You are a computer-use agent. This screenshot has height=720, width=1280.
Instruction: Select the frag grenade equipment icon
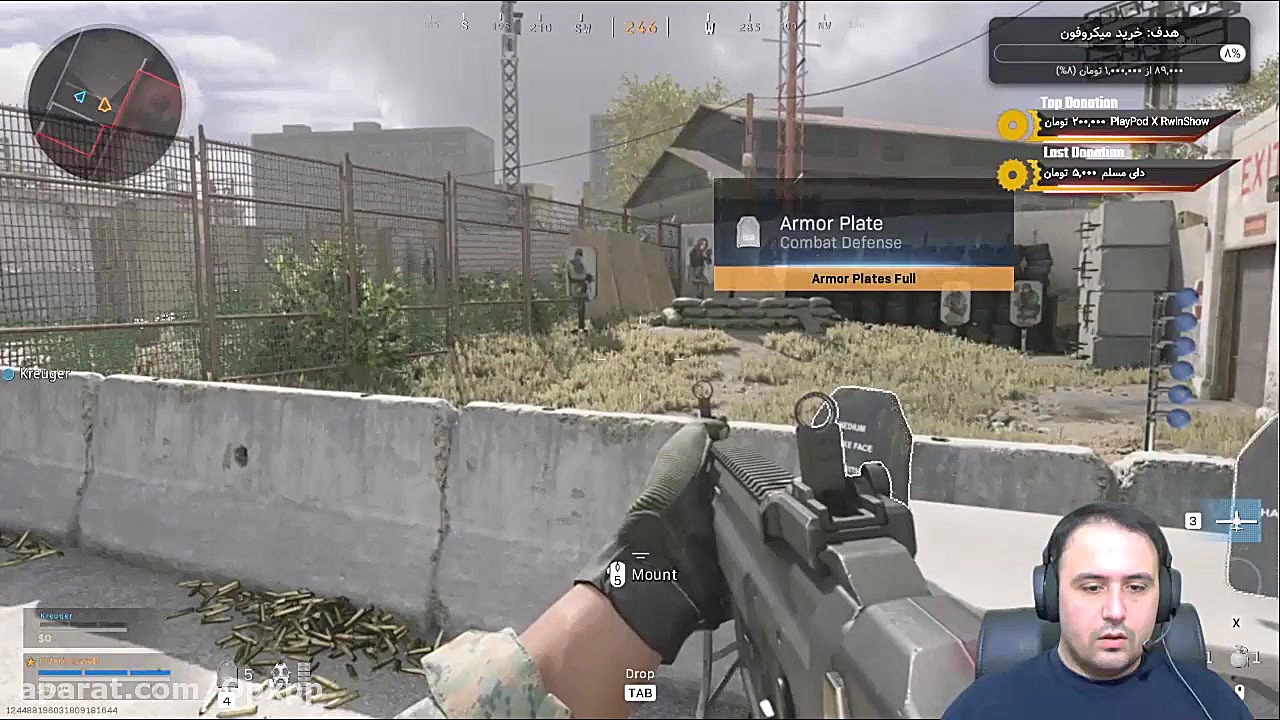click(1240, 658)
